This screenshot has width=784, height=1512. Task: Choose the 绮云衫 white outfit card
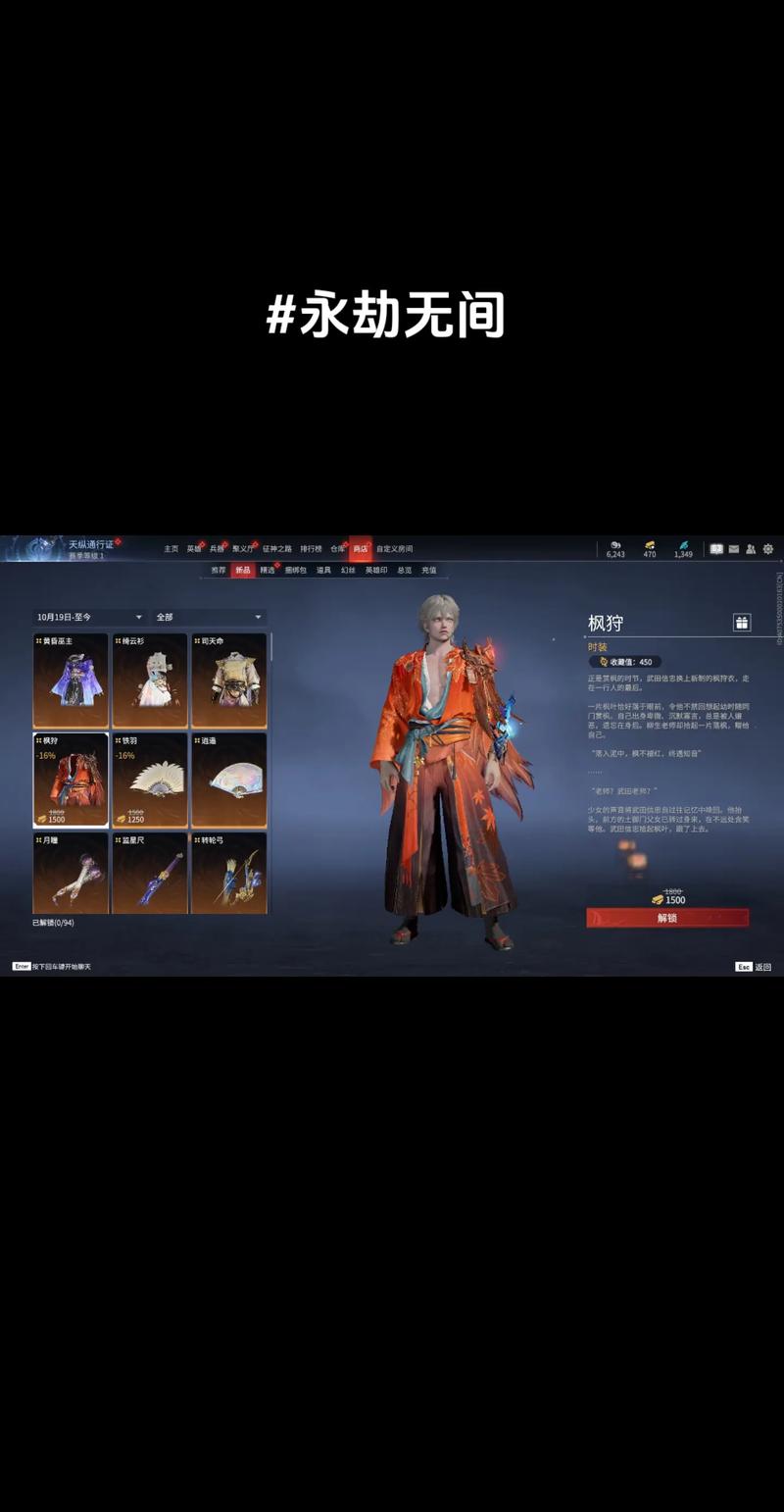pos(150,680)
